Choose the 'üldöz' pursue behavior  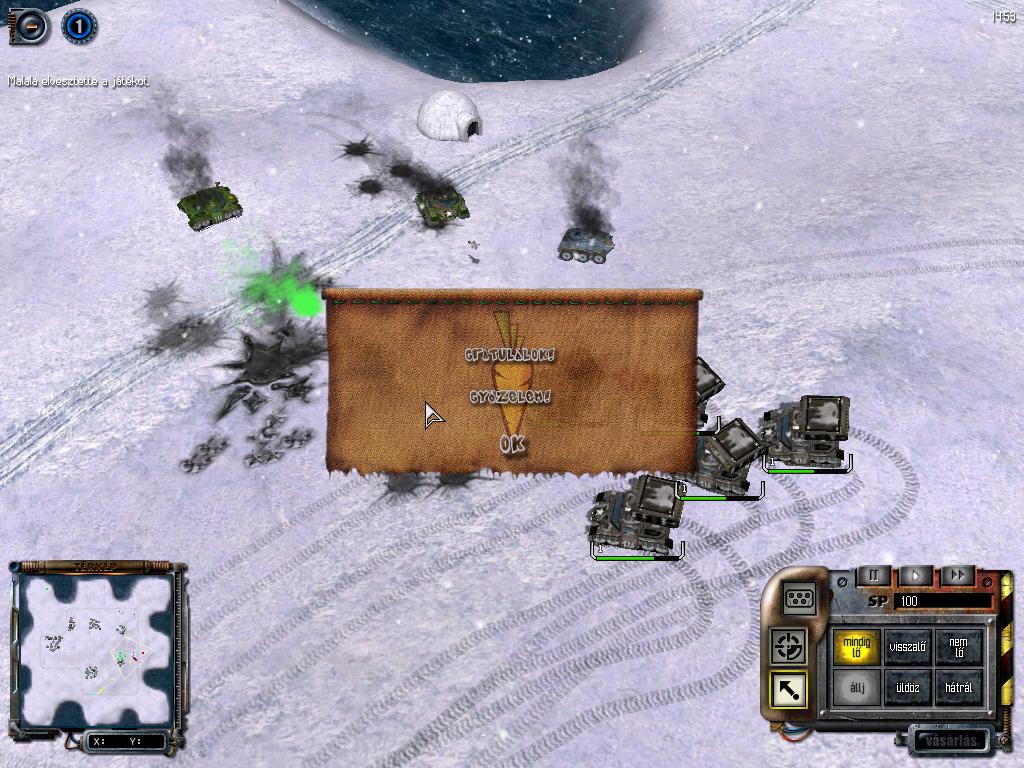coord(909,688)
